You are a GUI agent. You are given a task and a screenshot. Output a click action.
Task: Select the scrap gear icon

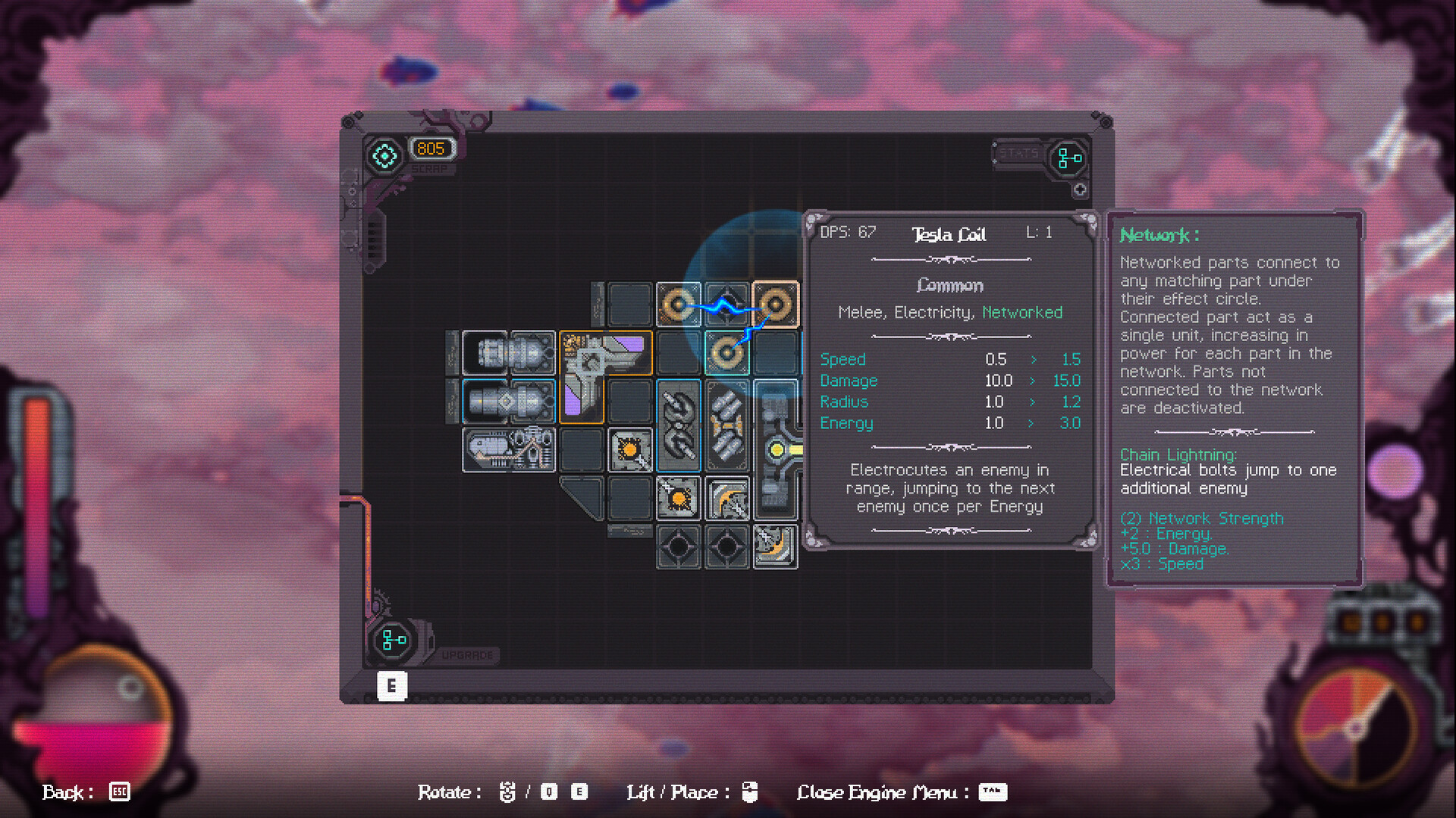coord(384,155)
